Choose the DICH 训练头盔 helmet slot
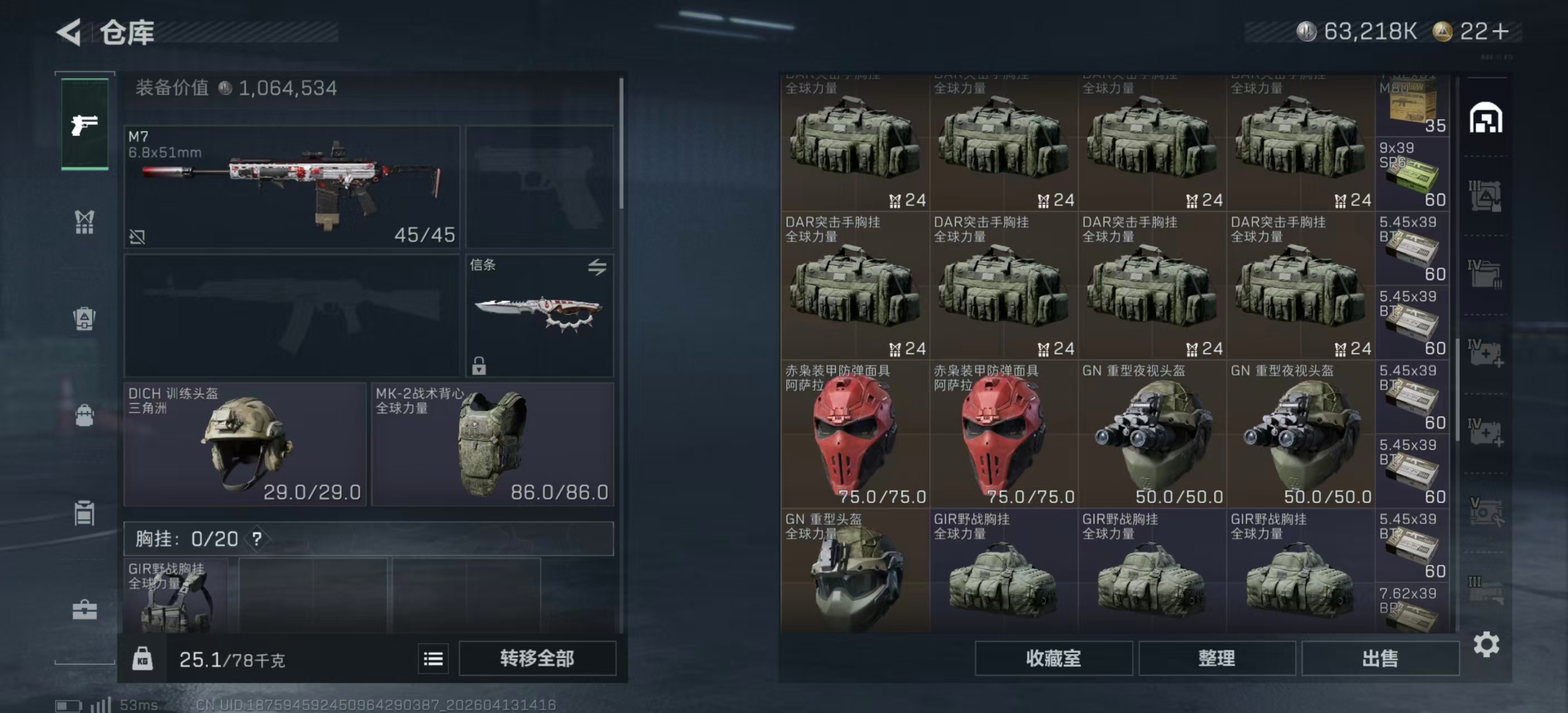 point(244,444)
